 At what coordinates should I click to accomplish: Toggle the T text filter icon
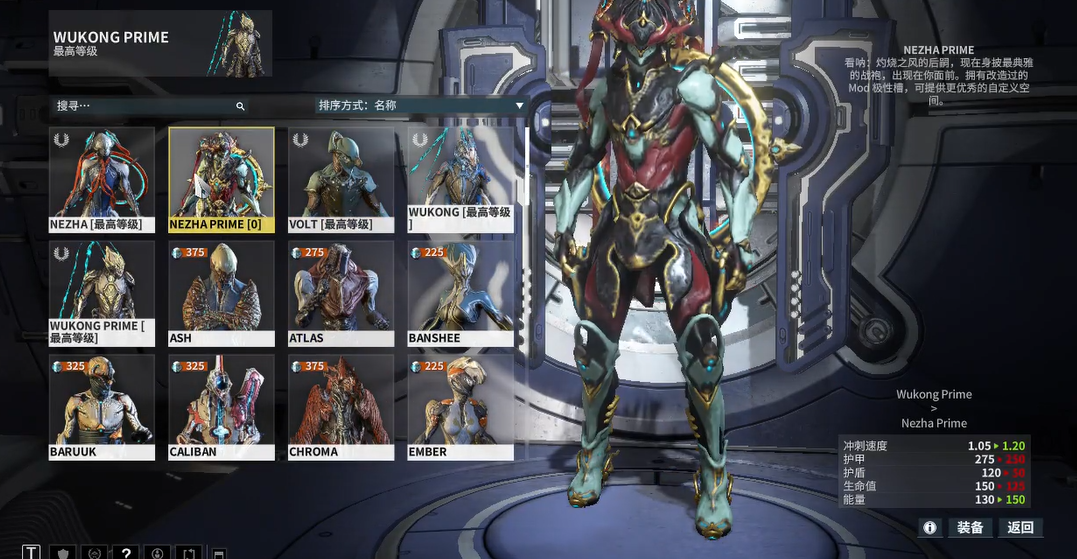tap(32, 553)
